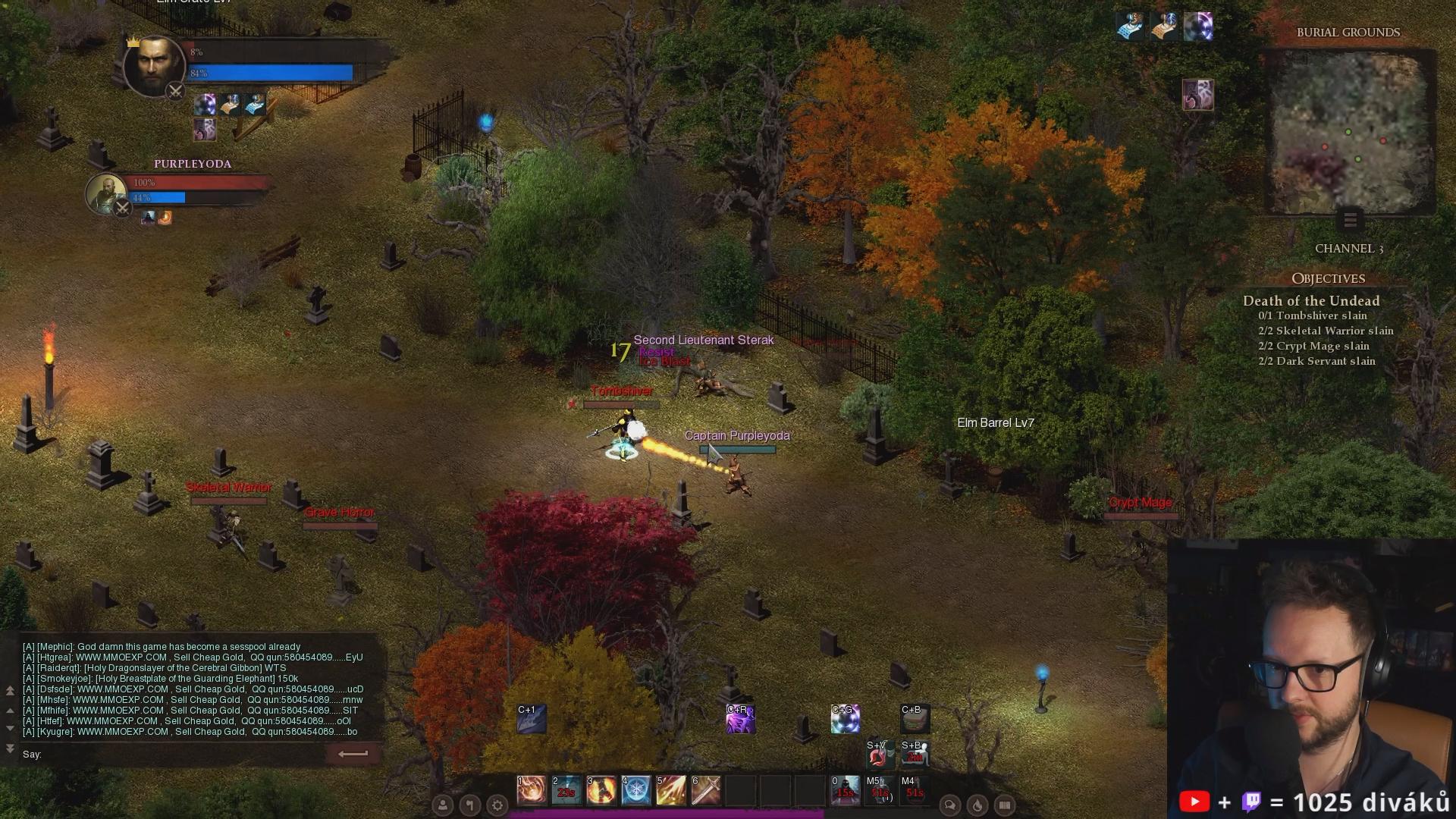
Task: Use the flaming figure skill in slot 3
Action: pyautogui.click(x=601, y=790)
